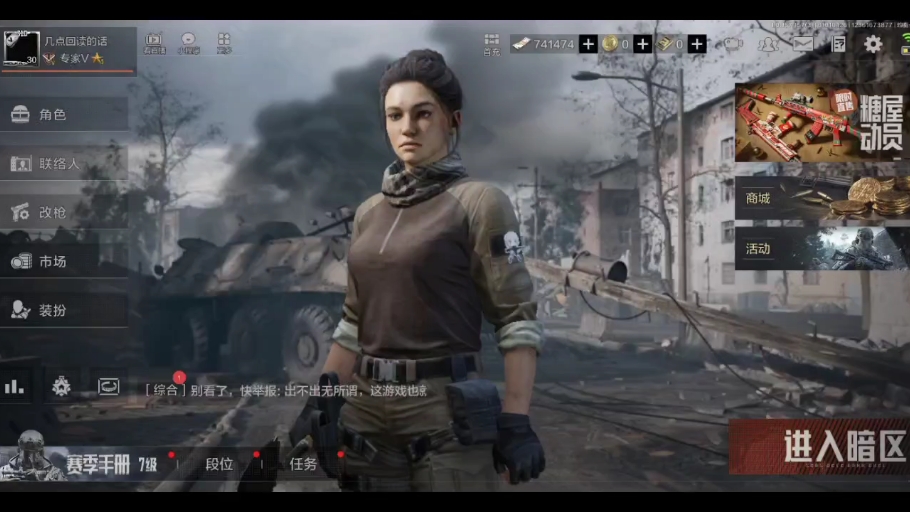Open the 活动 events banner

(x=821, y=248)
